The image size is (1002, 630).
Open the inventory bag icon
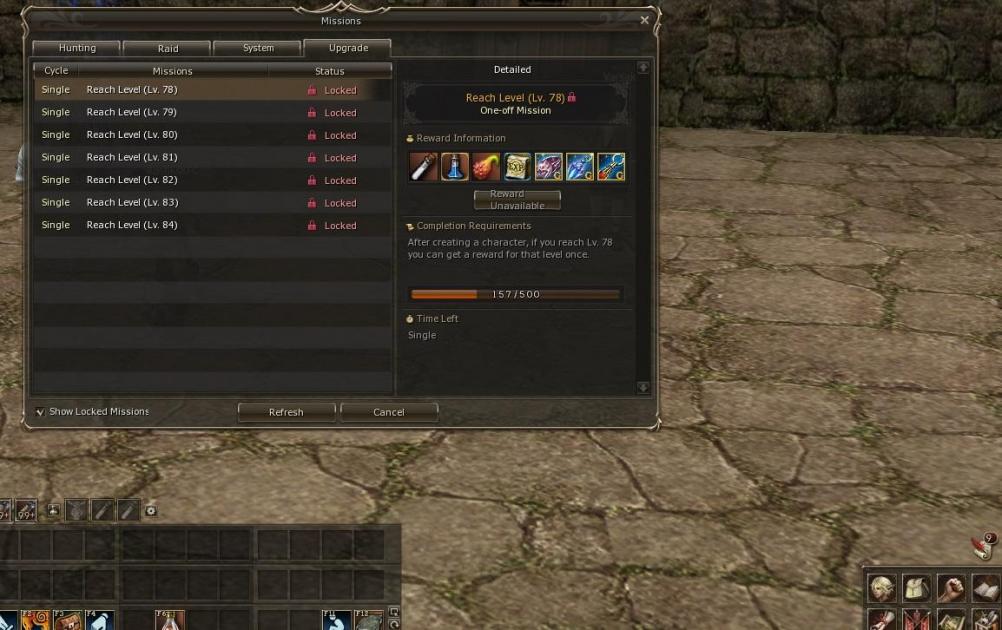(916, 588)
